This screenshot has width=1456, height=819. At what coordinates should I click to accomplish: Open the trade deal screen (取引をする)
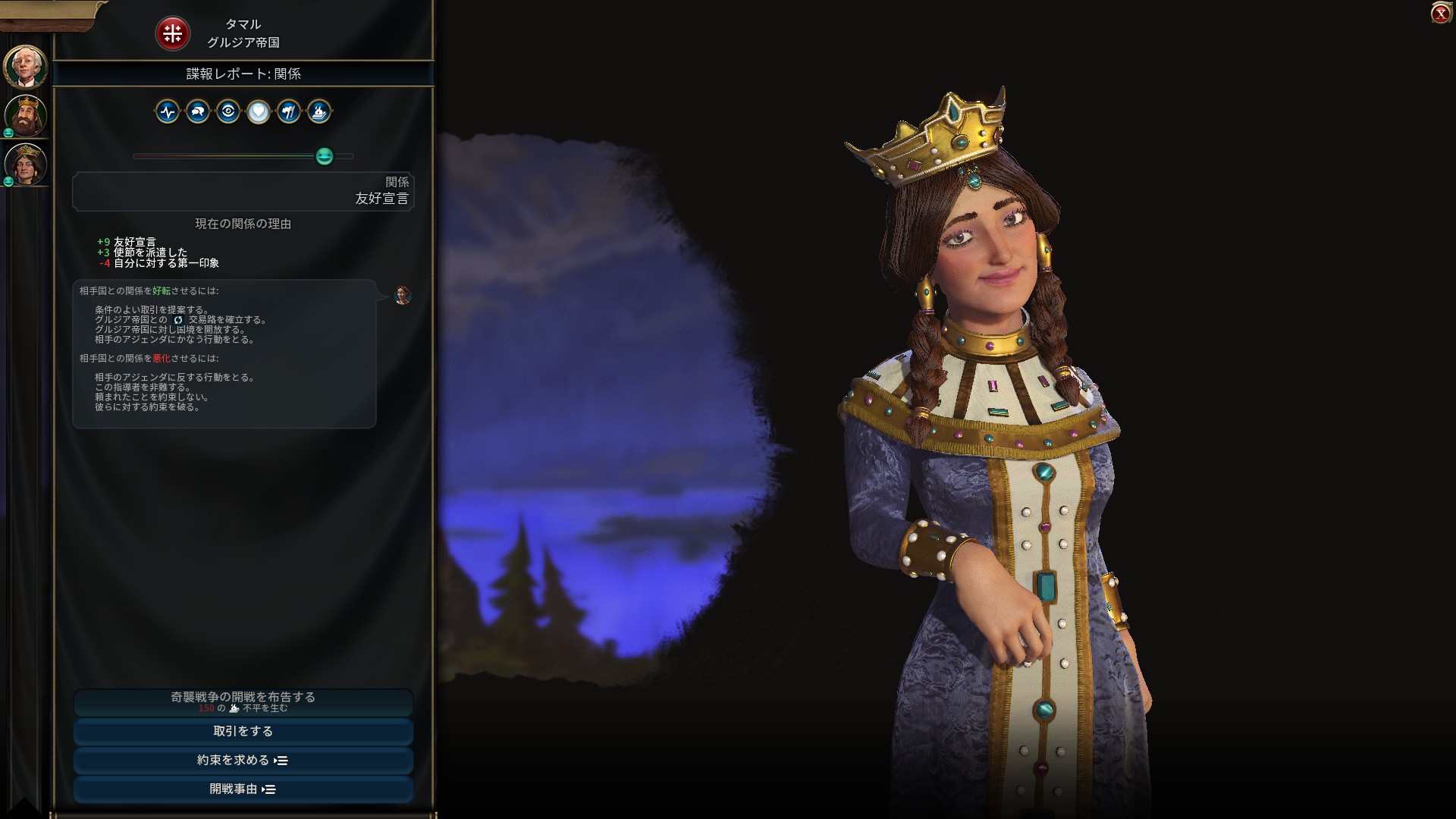tap(243, 731)
